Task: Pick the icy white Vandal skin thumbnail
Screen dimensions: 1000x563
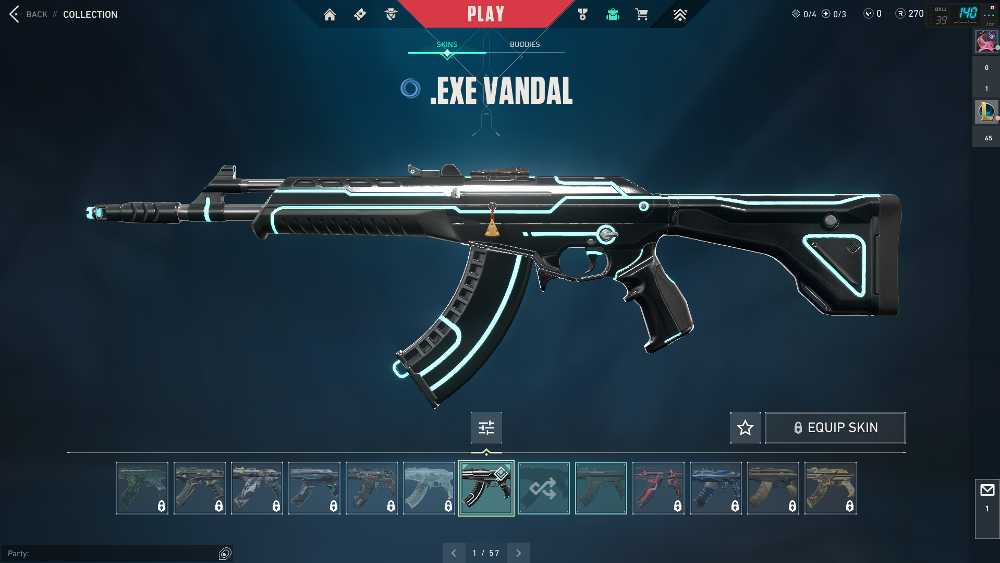Action: tap(429, 488)
